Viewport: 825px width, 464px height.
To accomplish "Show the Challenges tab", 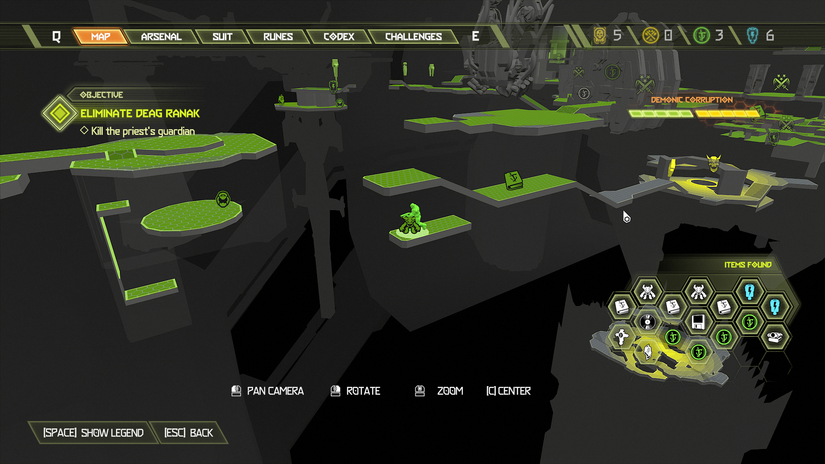I will click(413, 37).
